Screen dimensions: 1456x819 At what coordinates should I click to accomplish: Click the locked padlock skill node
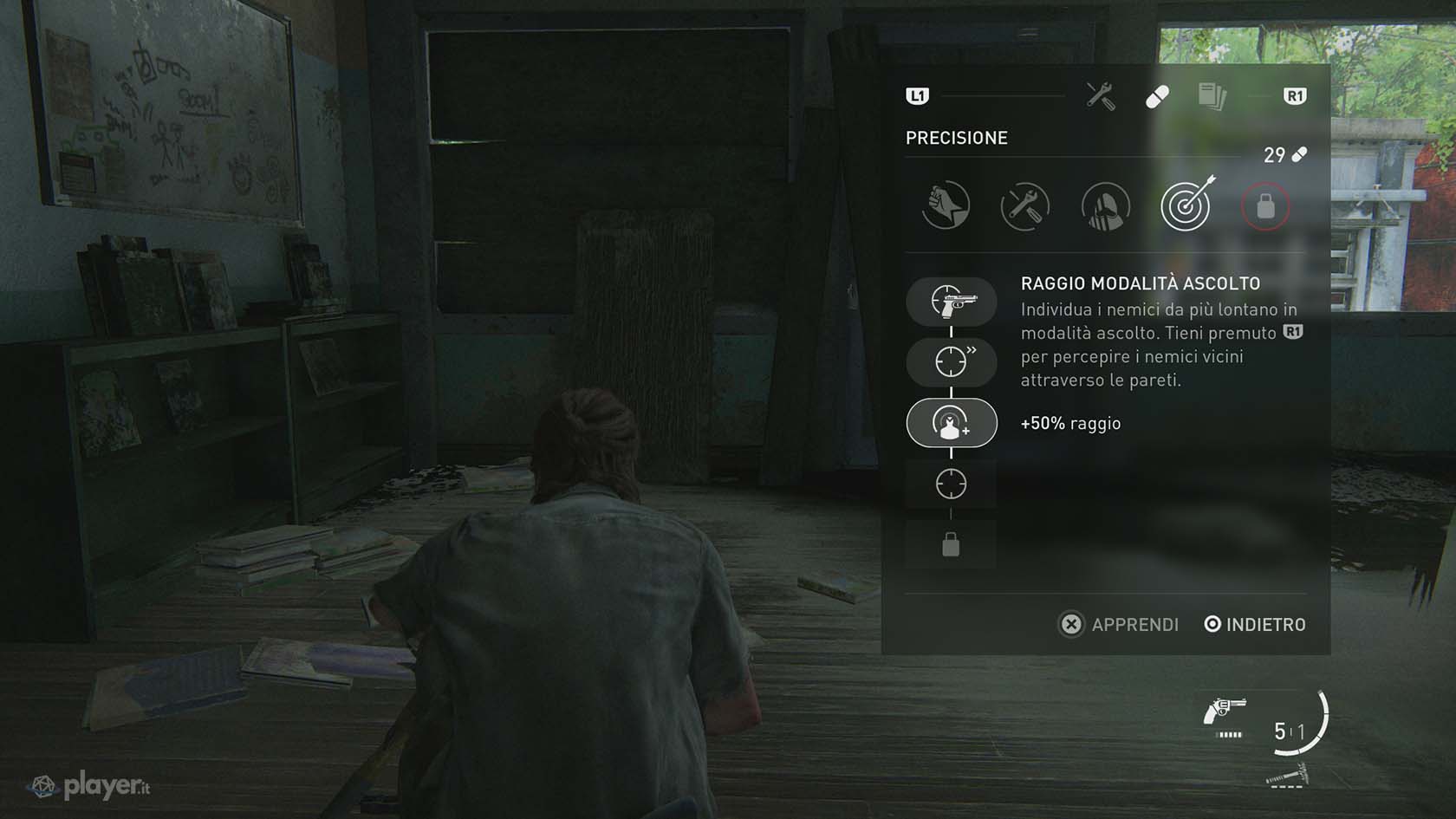pyautogui.click(x=952, y=545)
